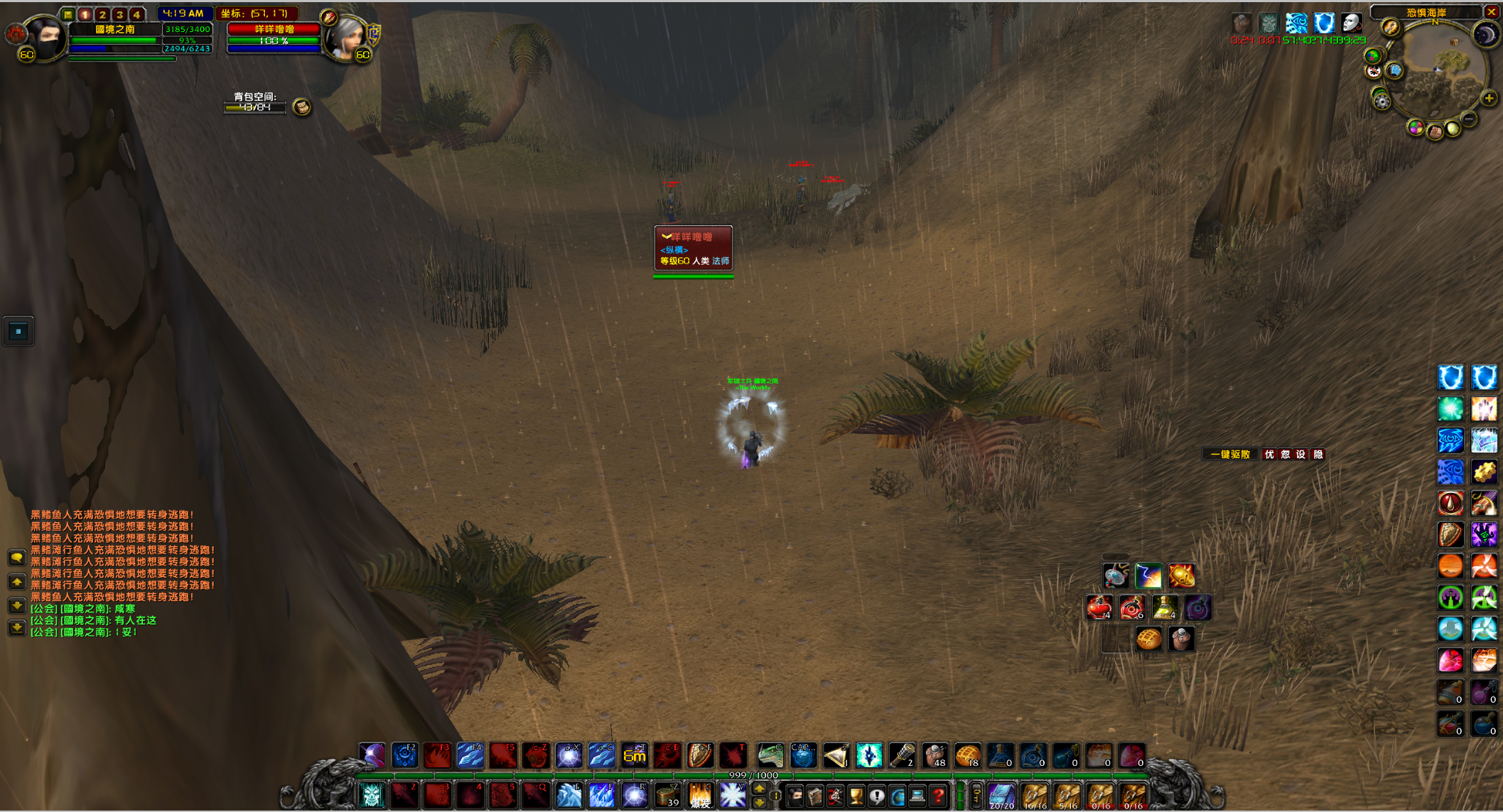1503x812 pixels.
Task: Open chat menu speech bubble button
Action: (16, 558)
